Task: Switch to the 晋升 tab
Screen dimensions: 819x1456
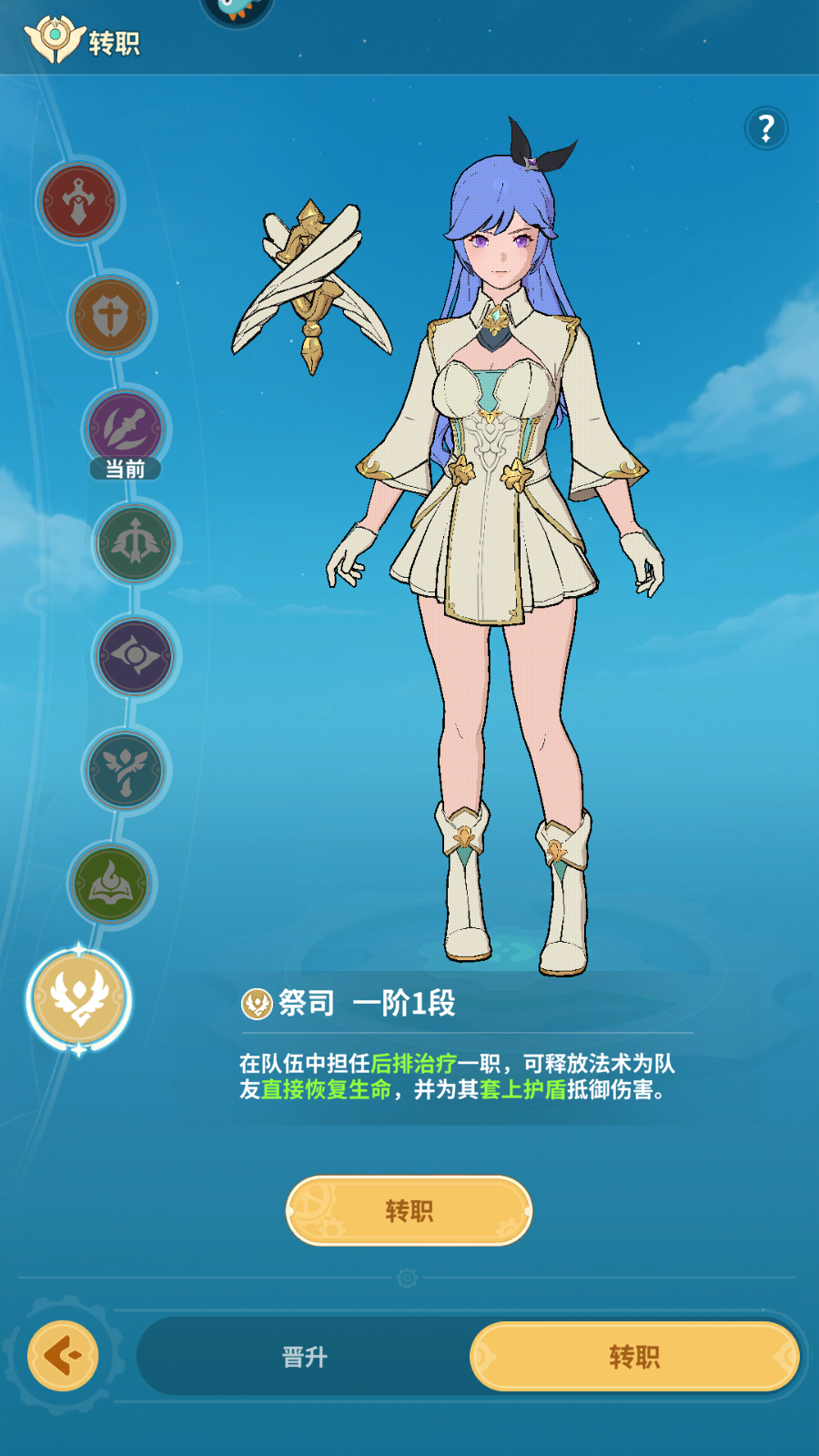Action: click(x=304, y=1357)
